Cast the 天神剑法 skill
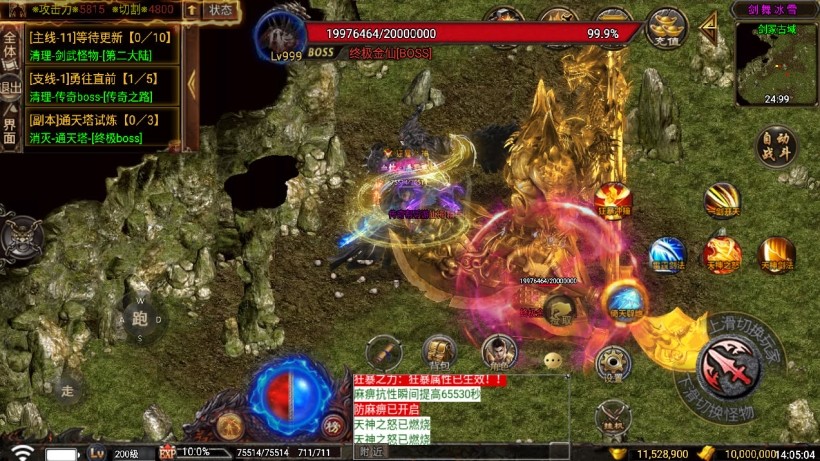 click(776, 255)
